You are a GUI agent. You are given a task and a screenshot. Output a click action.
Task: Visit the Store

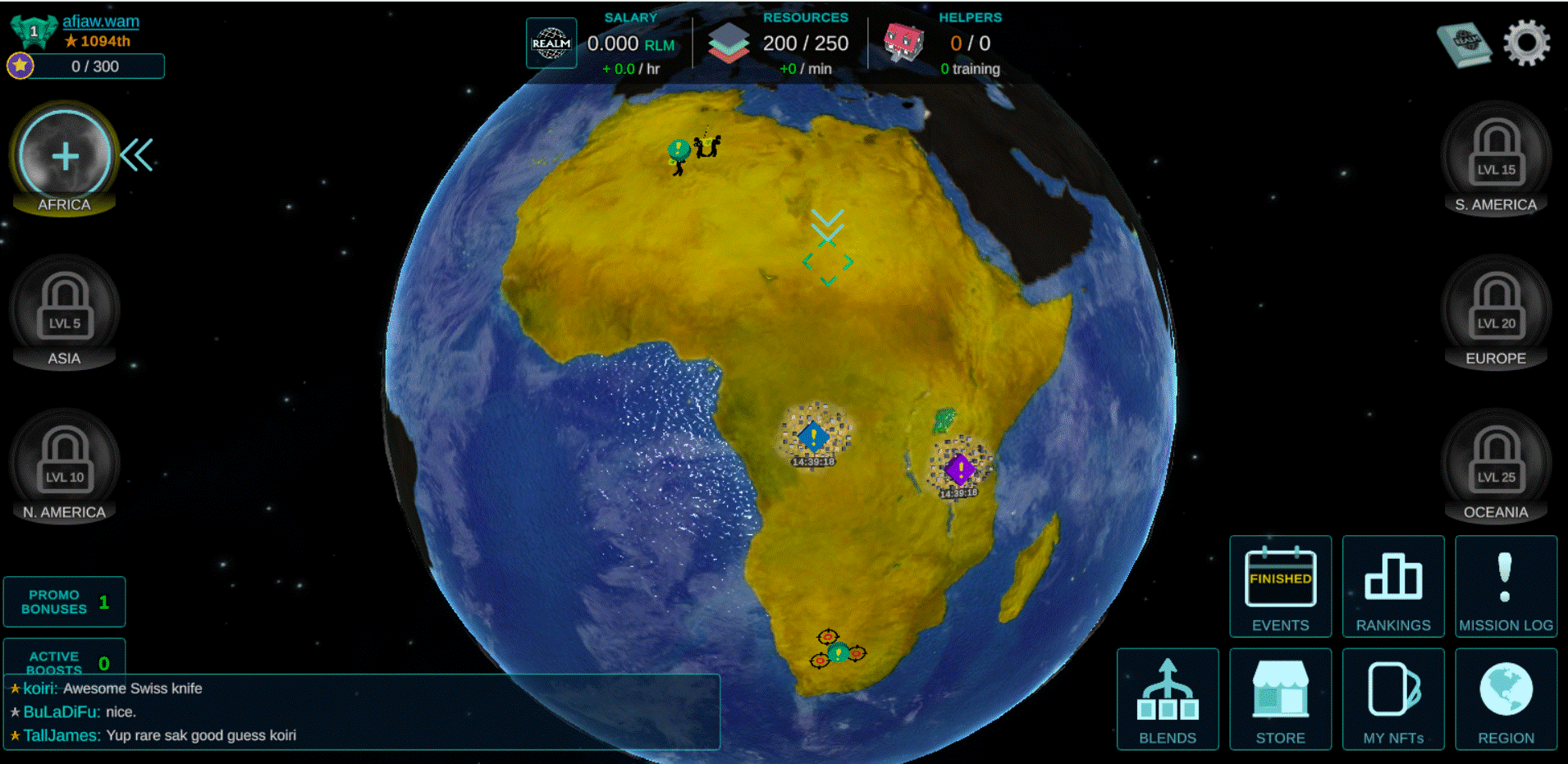[1280, 699]
